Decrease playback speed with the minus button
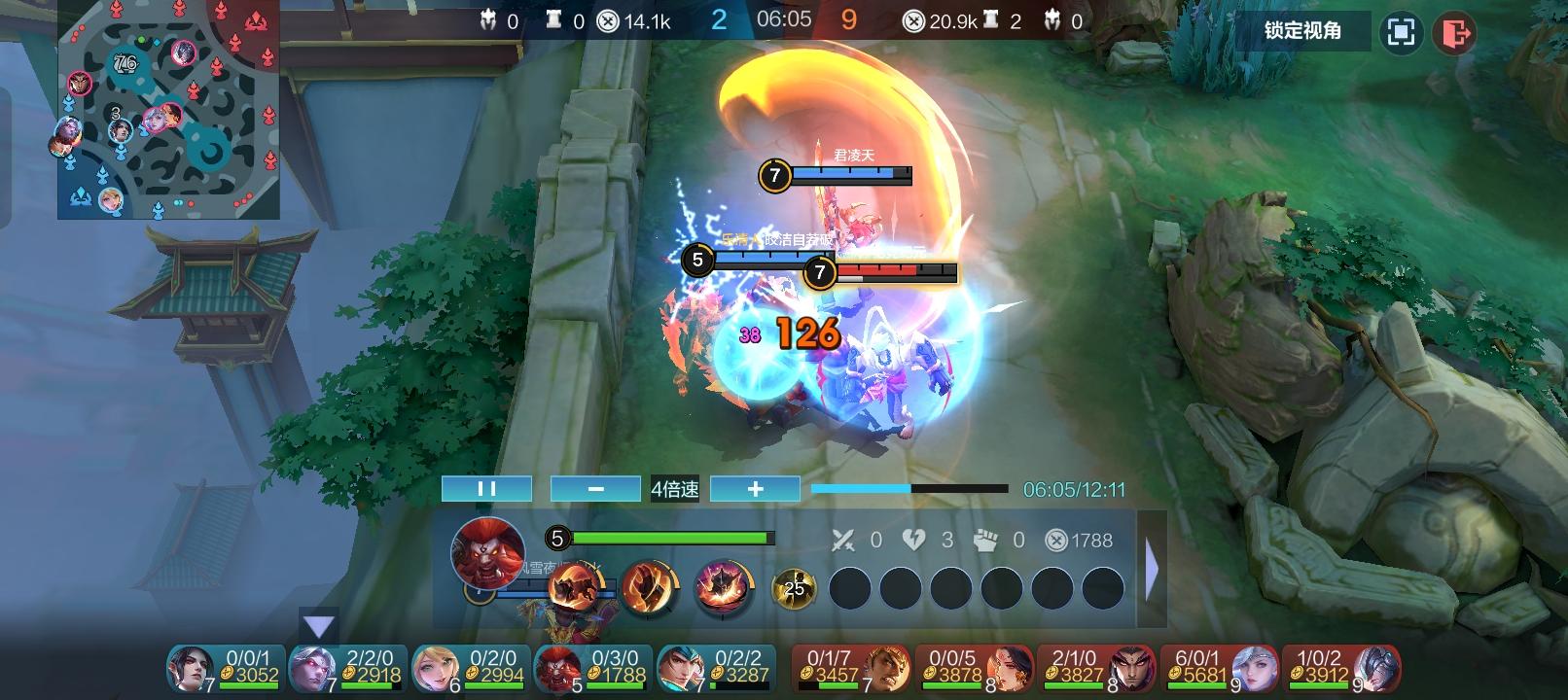The image size is (1568, 700). click(x=594, y=488)
